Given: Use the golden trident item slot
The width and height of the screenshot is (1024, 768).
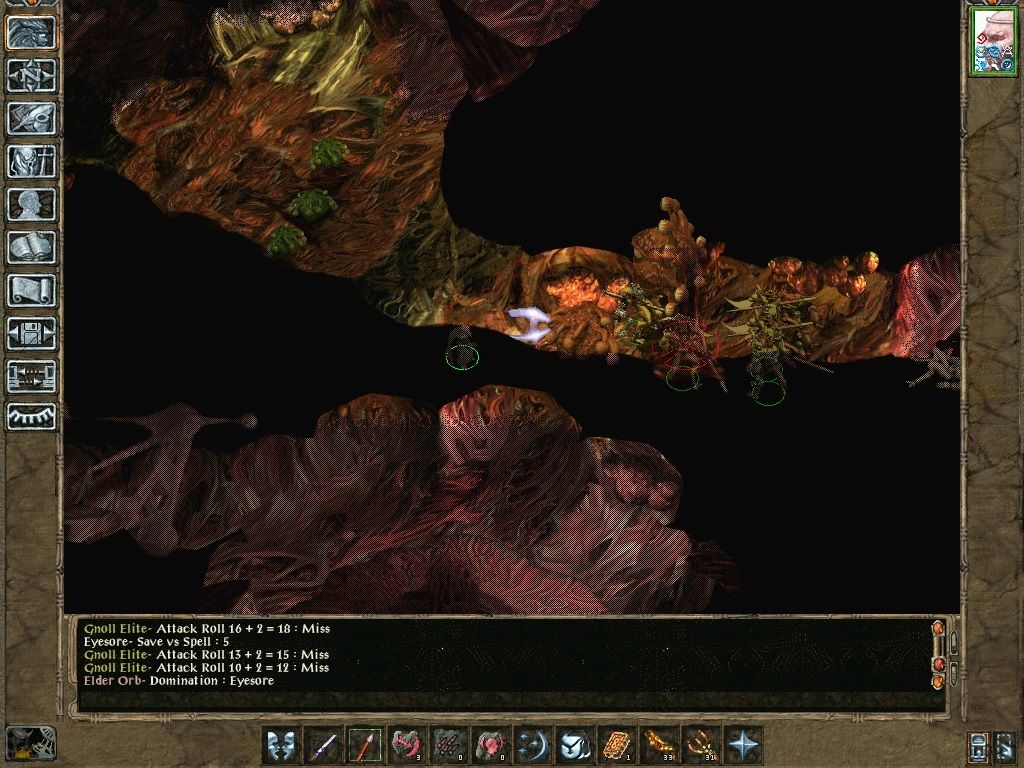Looking at the screenshot, I should (x=699, y=745).
